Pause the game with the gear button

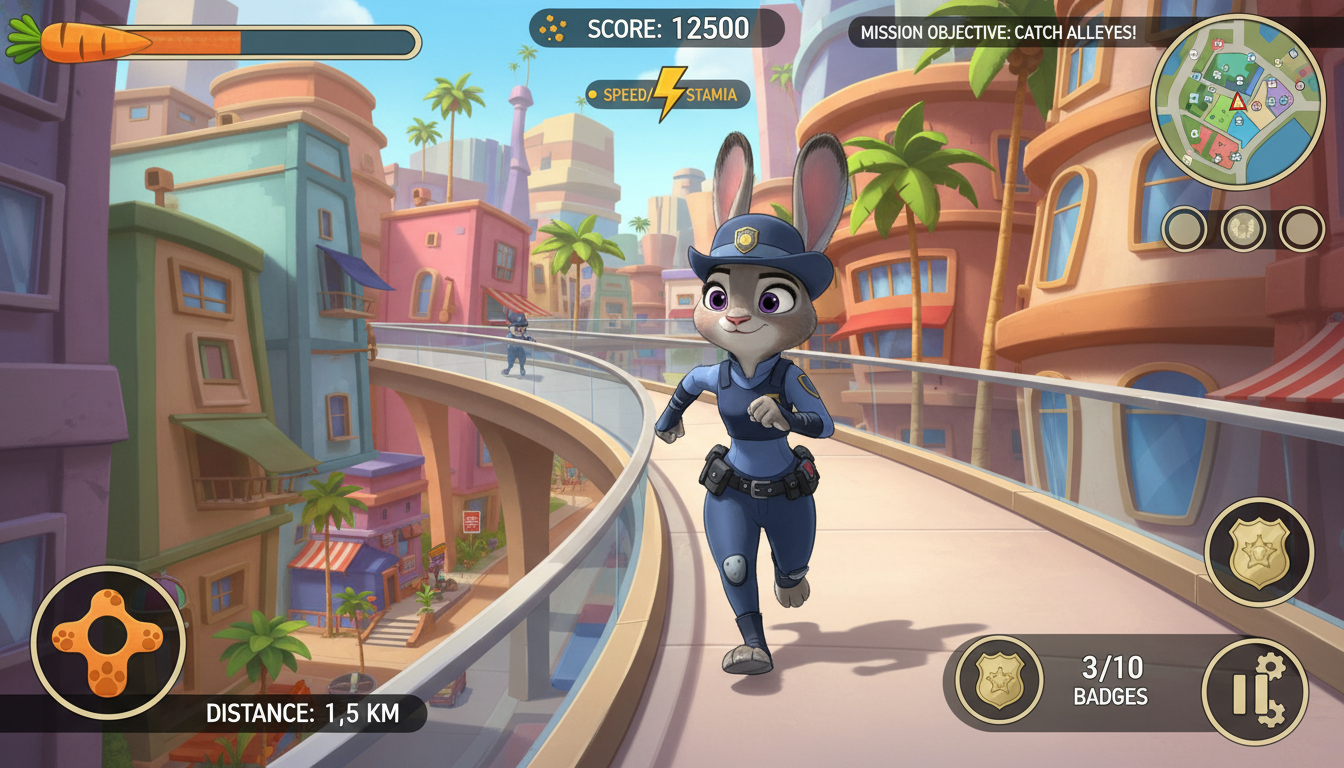(1255, 692)
